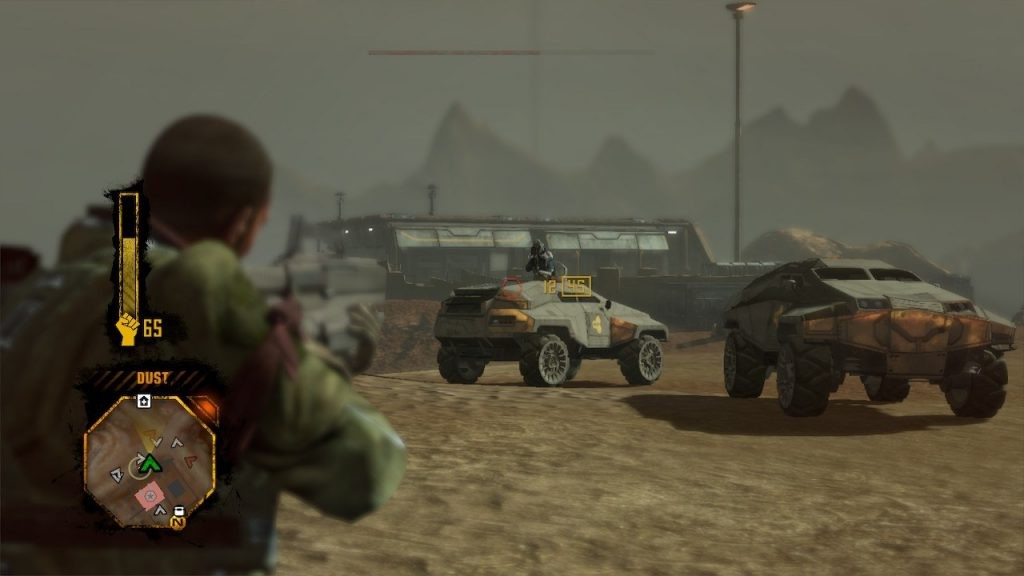Select the pink building marker on minimap
The height and width of the screenshot is (576, 1024).
point(150,495)
